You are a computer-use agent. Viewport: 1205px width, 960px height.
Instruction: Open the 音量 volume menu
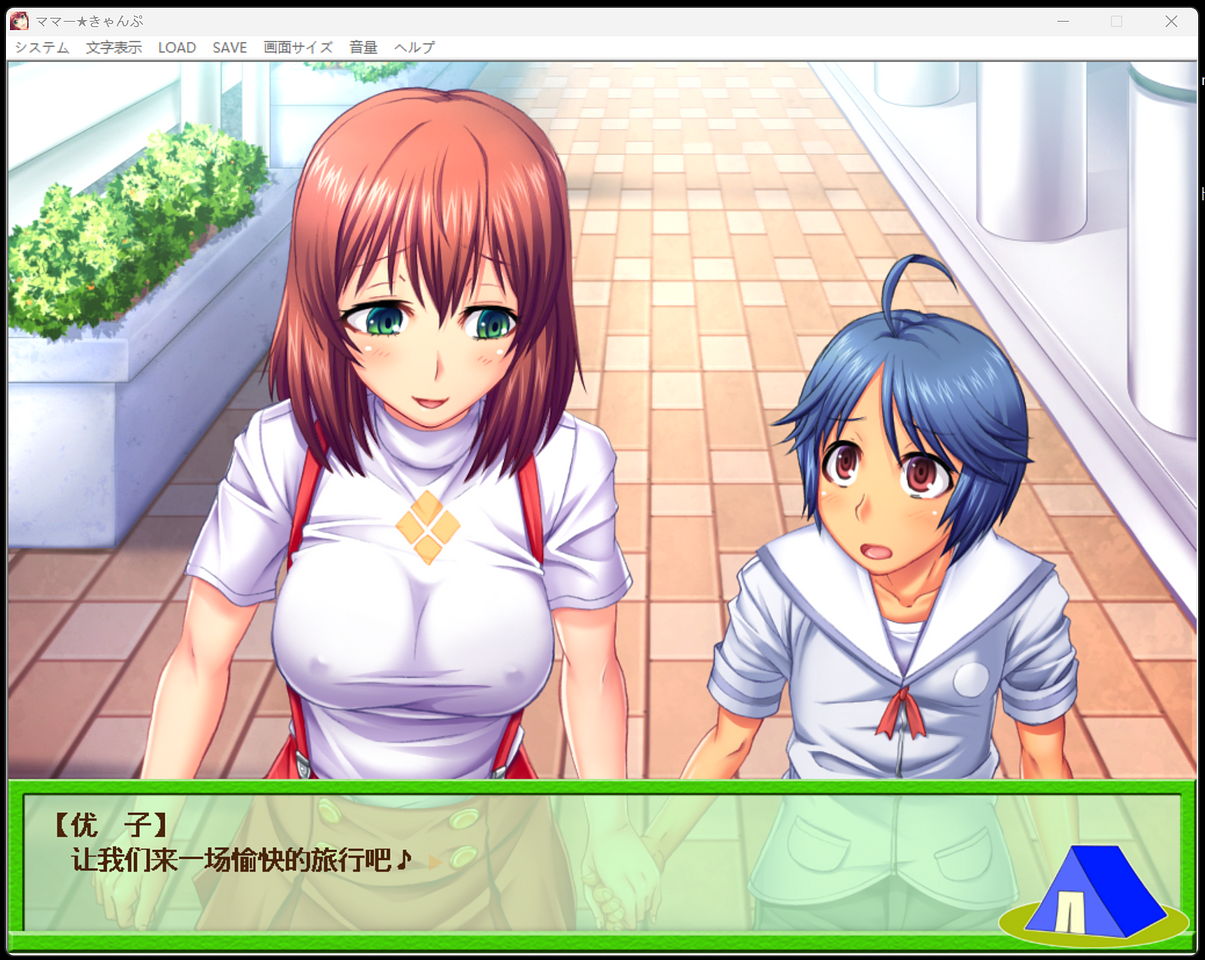(x=363, y=47)
